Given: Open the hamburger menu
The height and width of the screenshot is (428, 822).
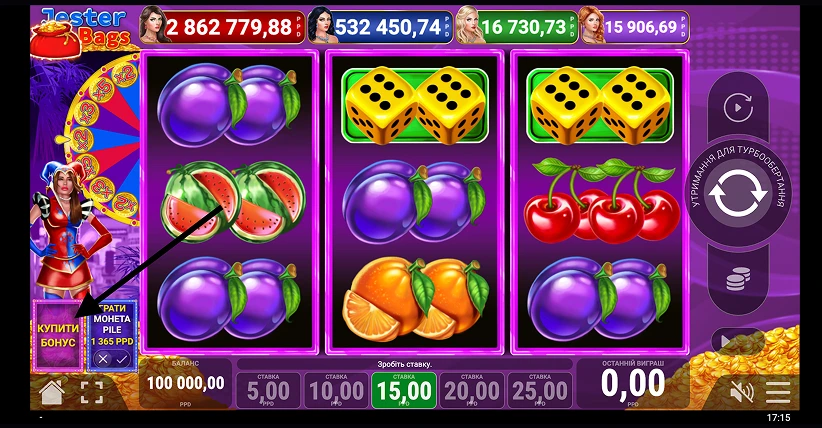Looking at the screenshot, I should [778, 391].
